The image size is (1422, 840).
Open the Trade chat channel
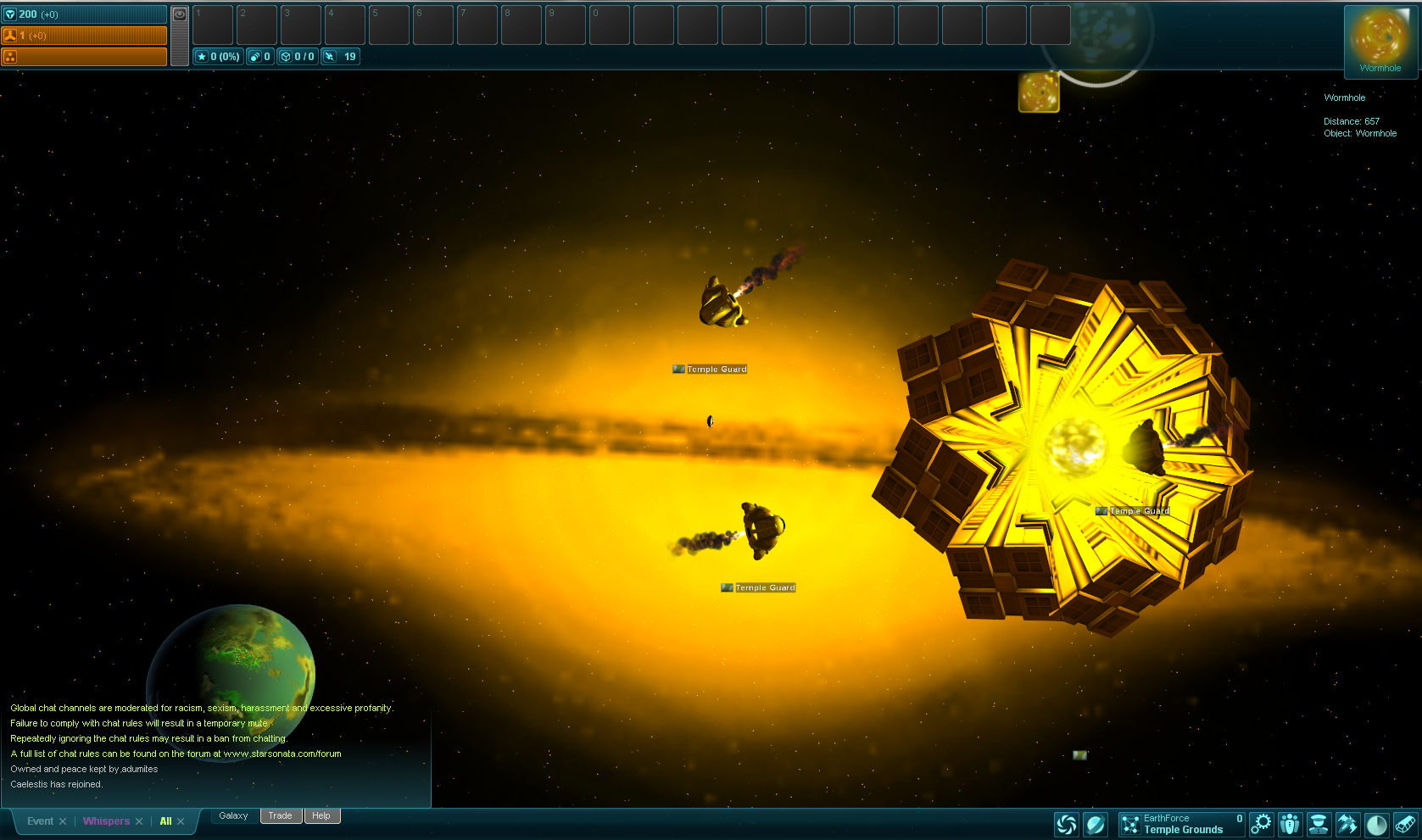(x=280, y=816)
